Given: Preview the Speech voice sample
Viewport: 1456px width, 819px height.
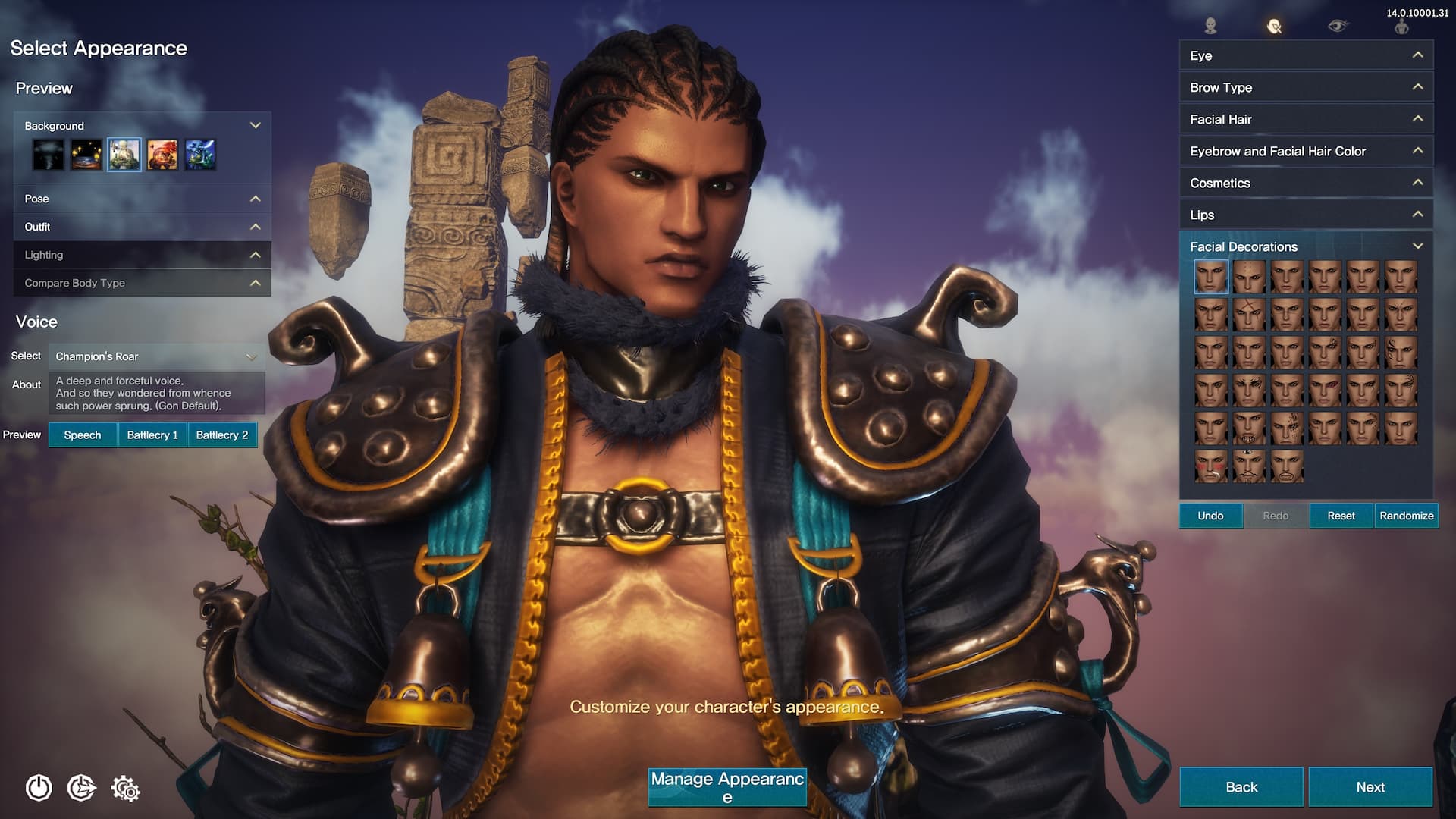Looking at the screenshot, I should click(82, 435).
